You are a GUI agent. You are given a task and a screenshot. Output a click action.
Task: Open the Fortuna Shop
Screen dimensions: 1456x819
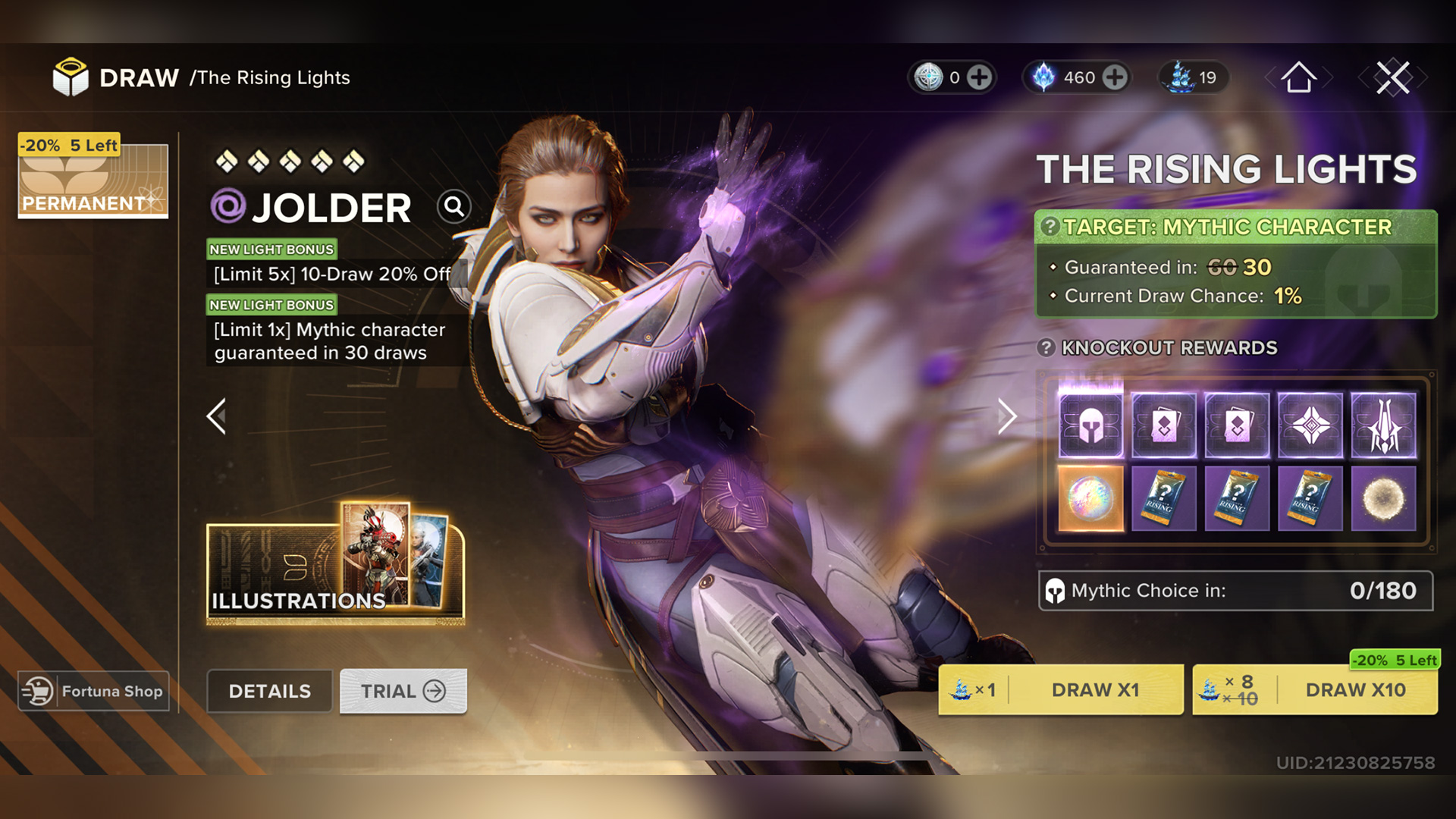pos(93,691)
